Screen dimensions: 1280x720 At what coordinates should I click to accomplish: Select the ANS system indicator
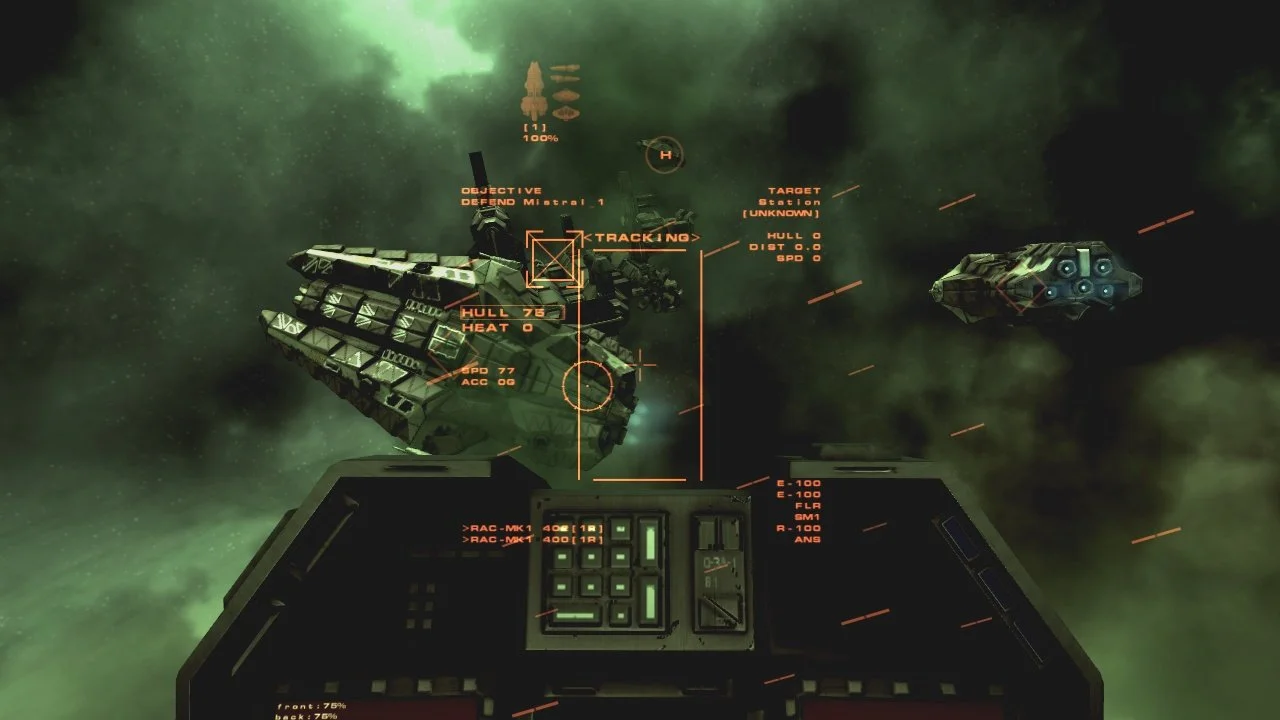click(x=806, y=540)
